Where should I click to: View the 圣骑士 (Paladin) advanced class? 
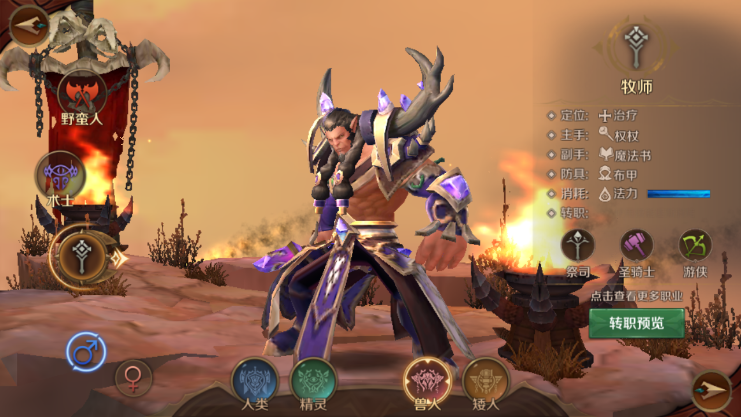637,245
